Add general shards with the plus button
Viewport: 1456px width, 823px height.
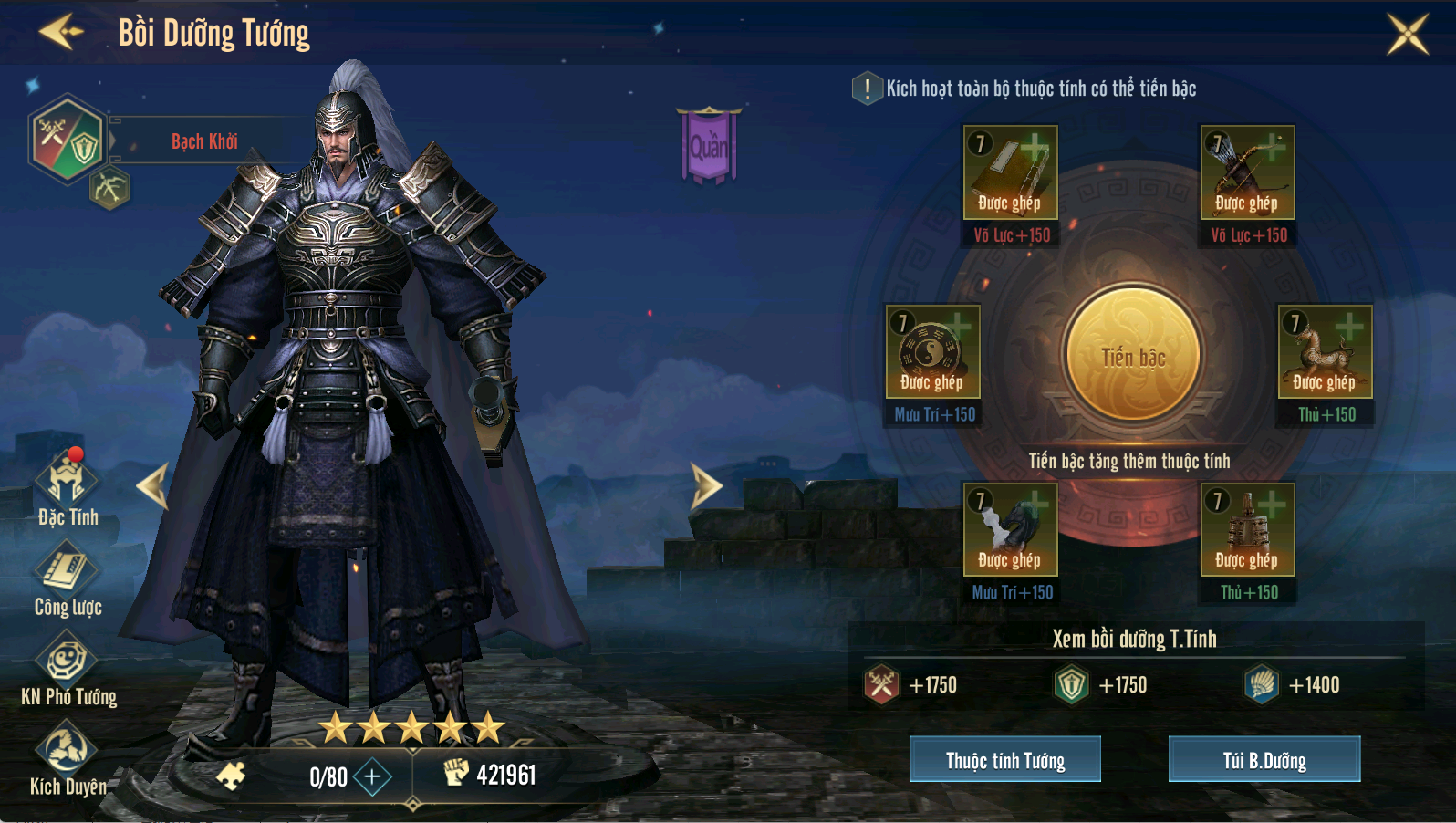pyautogui.click(x=372, y=776)
